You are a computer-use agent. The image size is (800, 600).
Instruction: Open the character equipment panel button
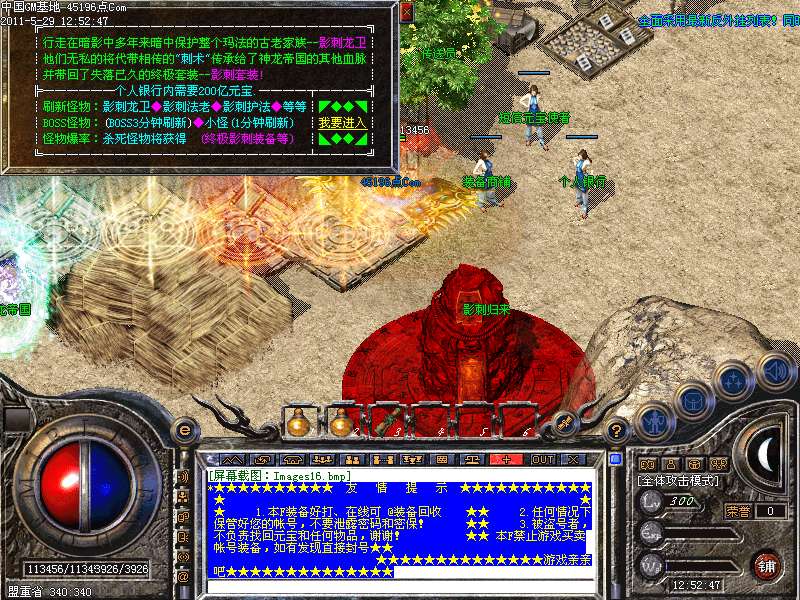click(x=653, y=422)
